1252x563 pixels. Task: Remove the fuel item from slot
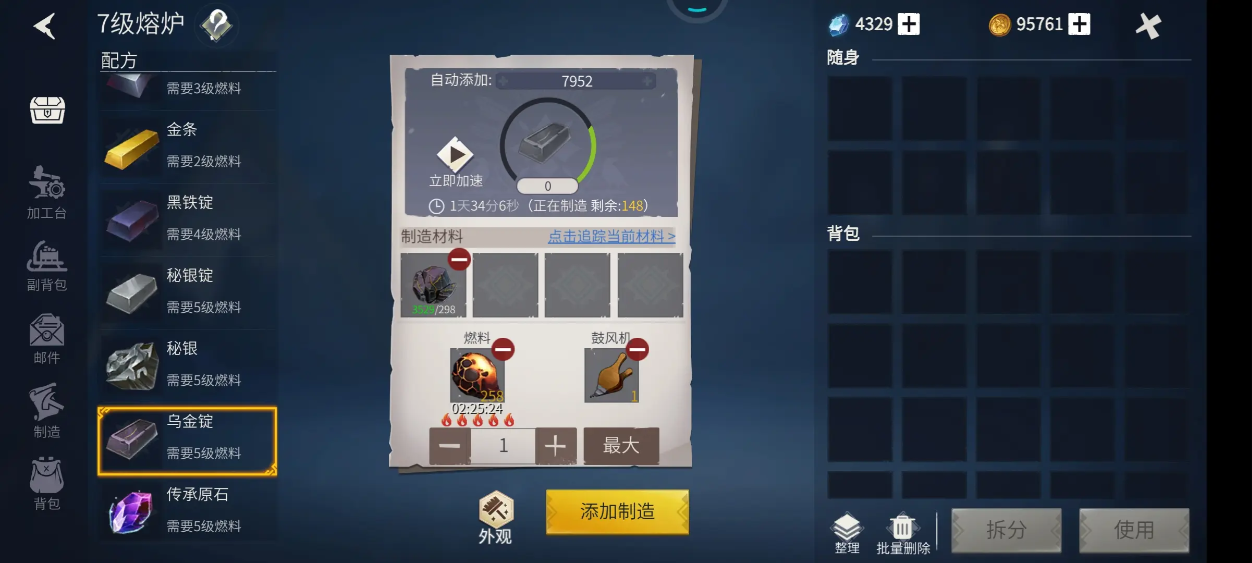pyautogui.click(x=503, y=349)
